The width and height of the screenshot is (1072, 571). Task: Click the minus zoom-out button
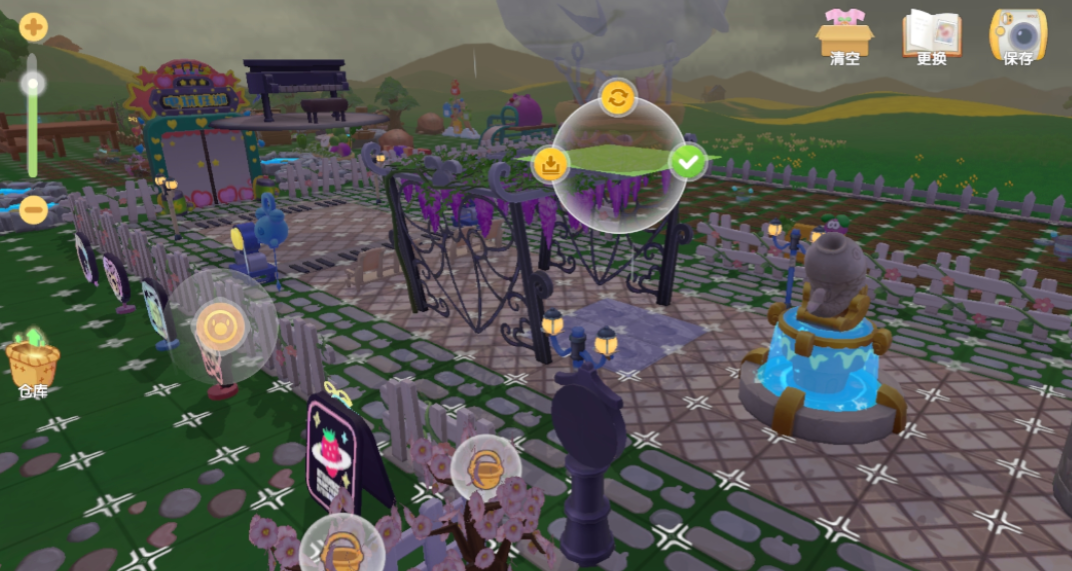[33, 210]
